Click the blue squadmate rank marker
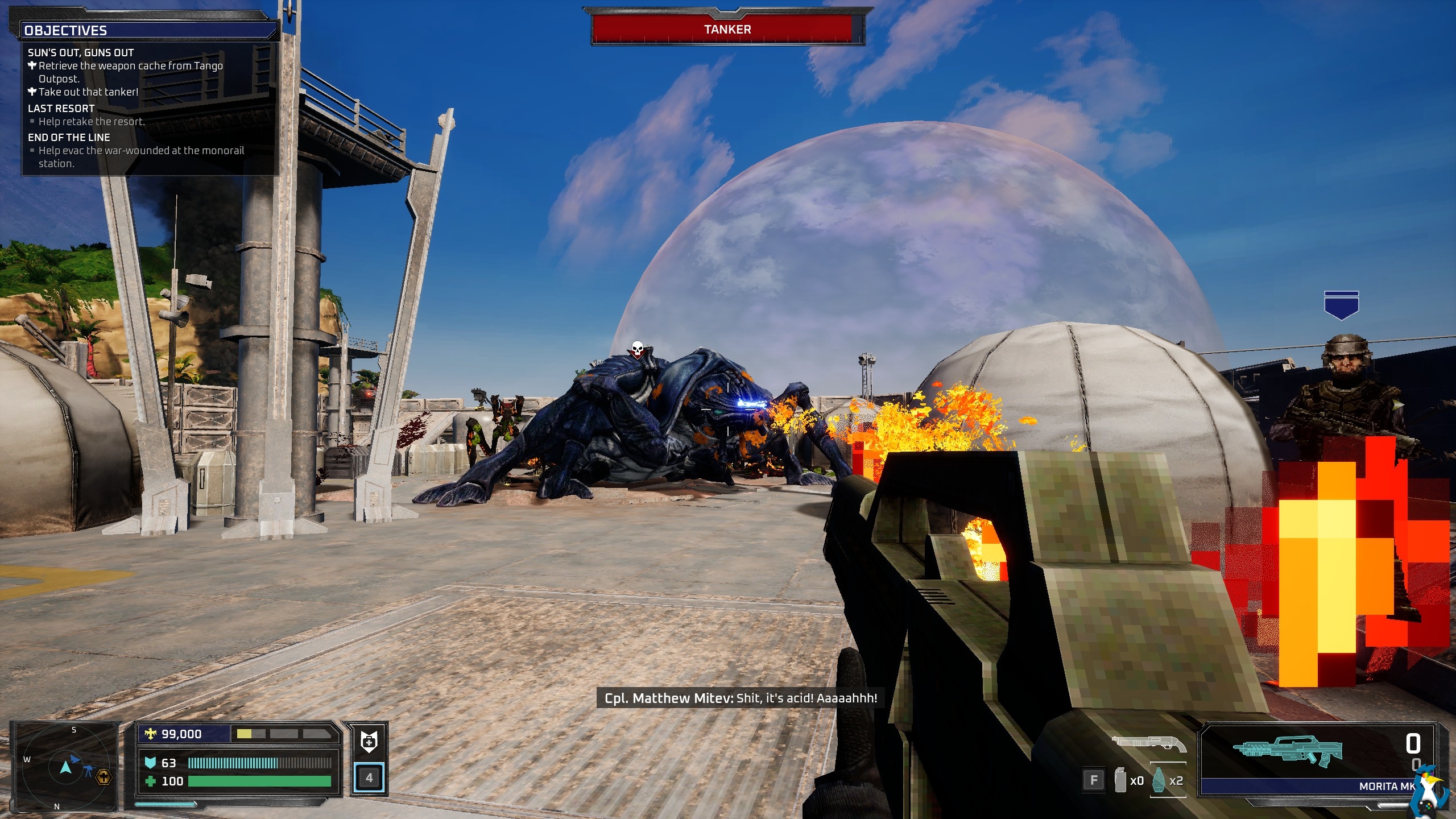This screenshot has width=1456, height=819. click(x=1341, y=305)
